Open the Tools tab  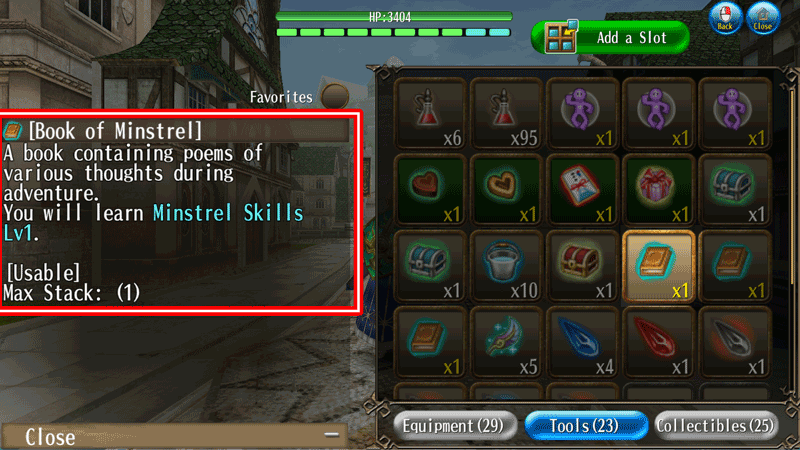[584, 426]
